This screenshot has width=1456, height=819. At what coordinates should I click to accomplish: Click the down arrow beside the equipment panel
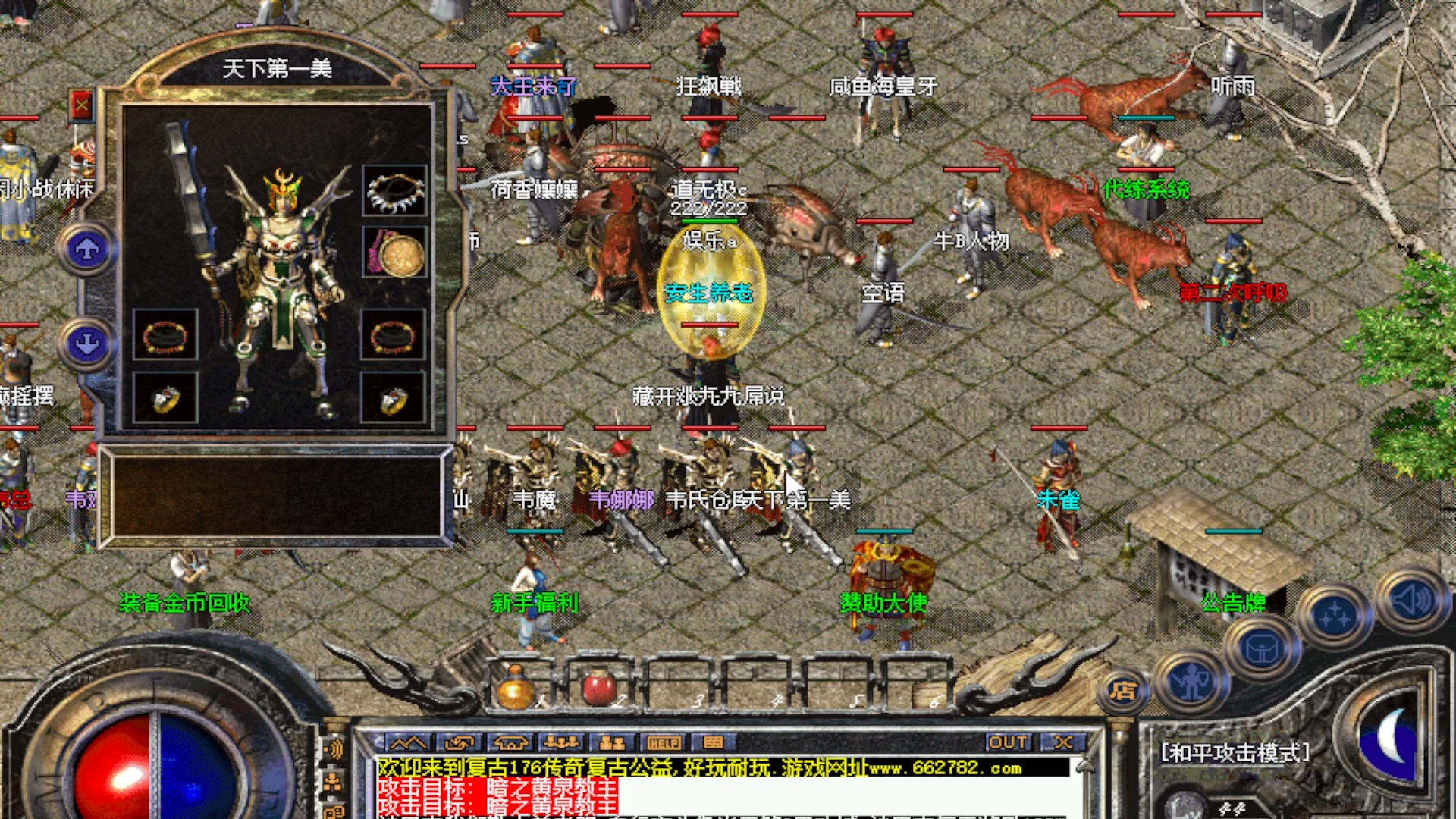coord(87,344)
